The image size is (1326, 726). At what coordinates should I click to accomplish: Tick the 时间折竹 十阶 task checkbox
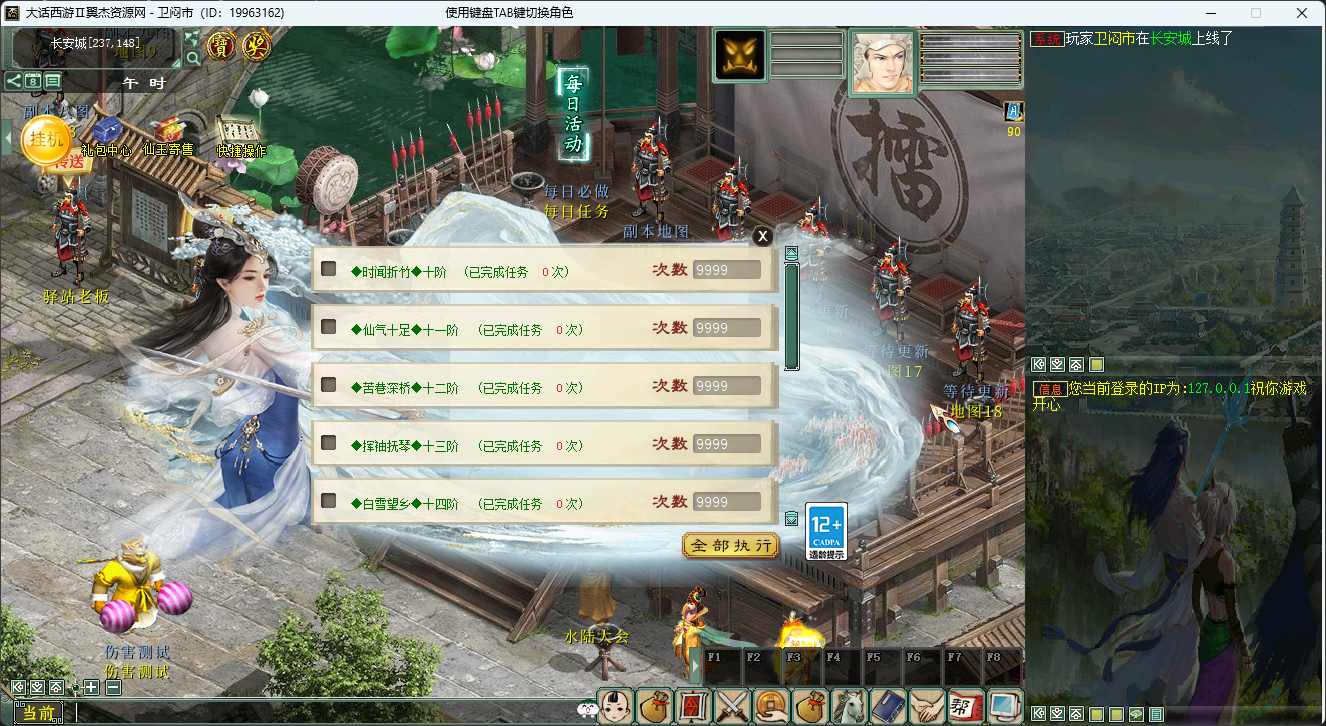pyautogui.click(x=328, y=270)
